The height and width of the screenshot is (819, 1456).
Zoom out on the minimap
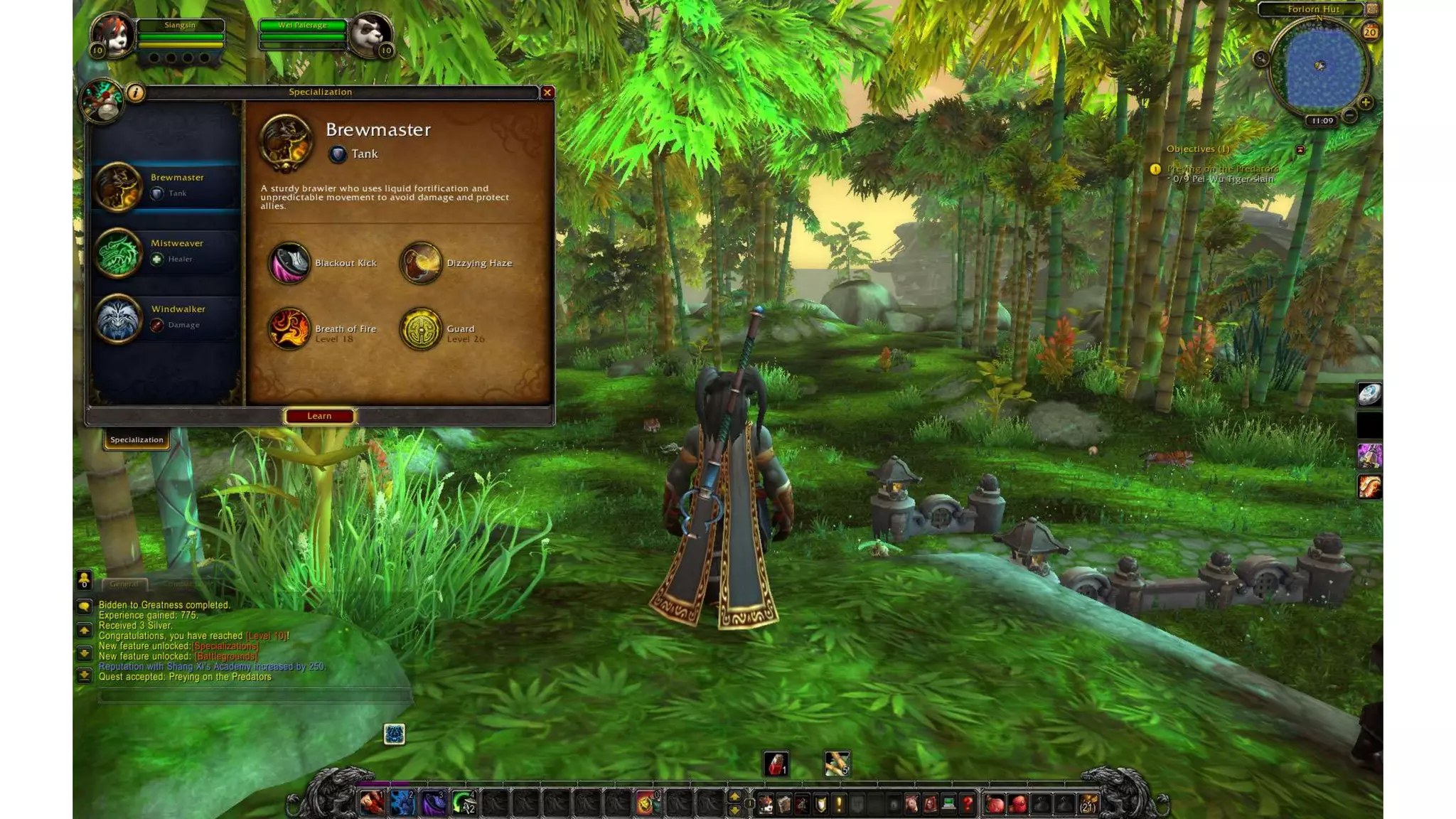click(x=1349, y=114)
